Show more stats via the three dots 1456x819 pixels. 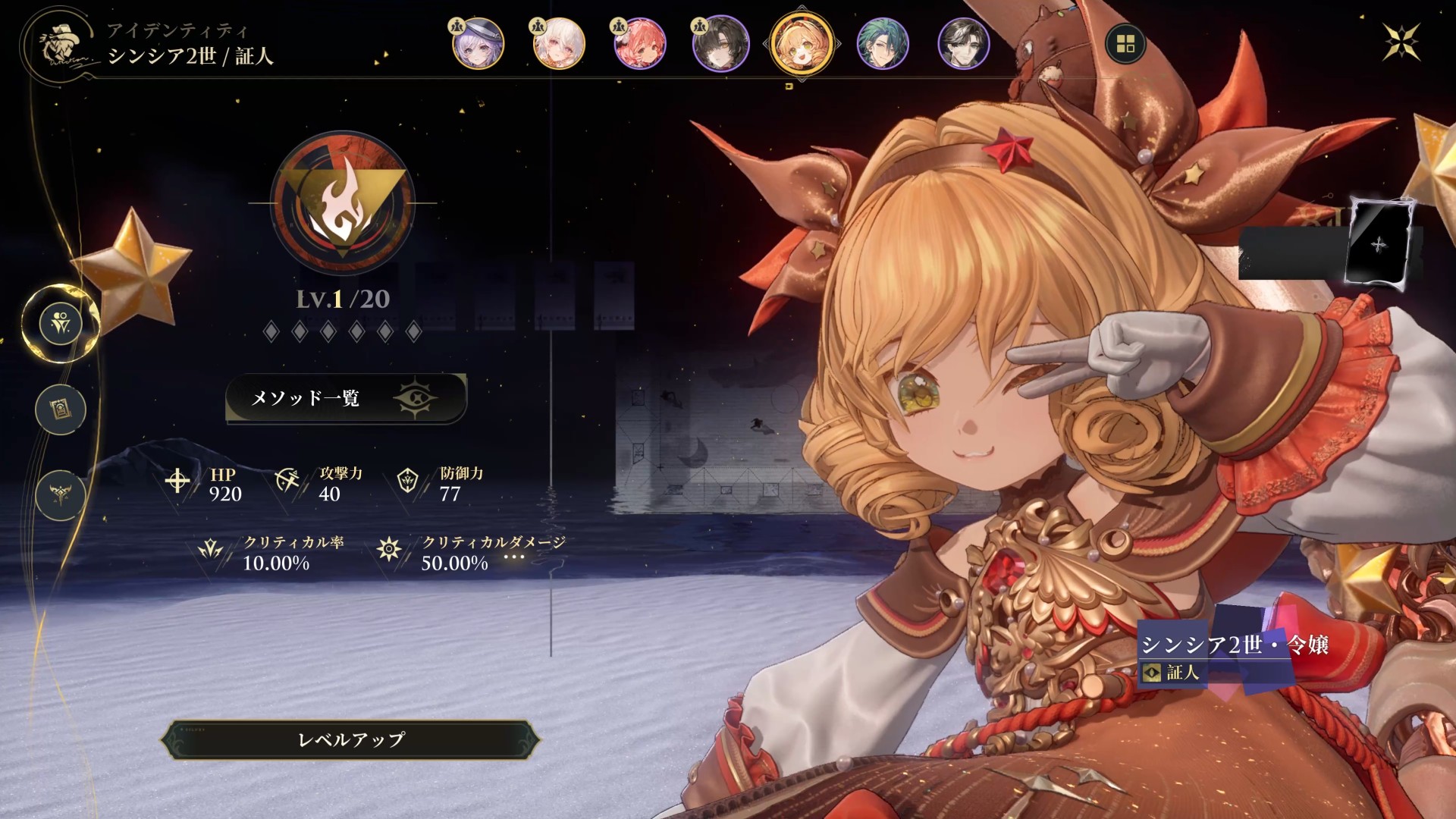coord(514,557)
